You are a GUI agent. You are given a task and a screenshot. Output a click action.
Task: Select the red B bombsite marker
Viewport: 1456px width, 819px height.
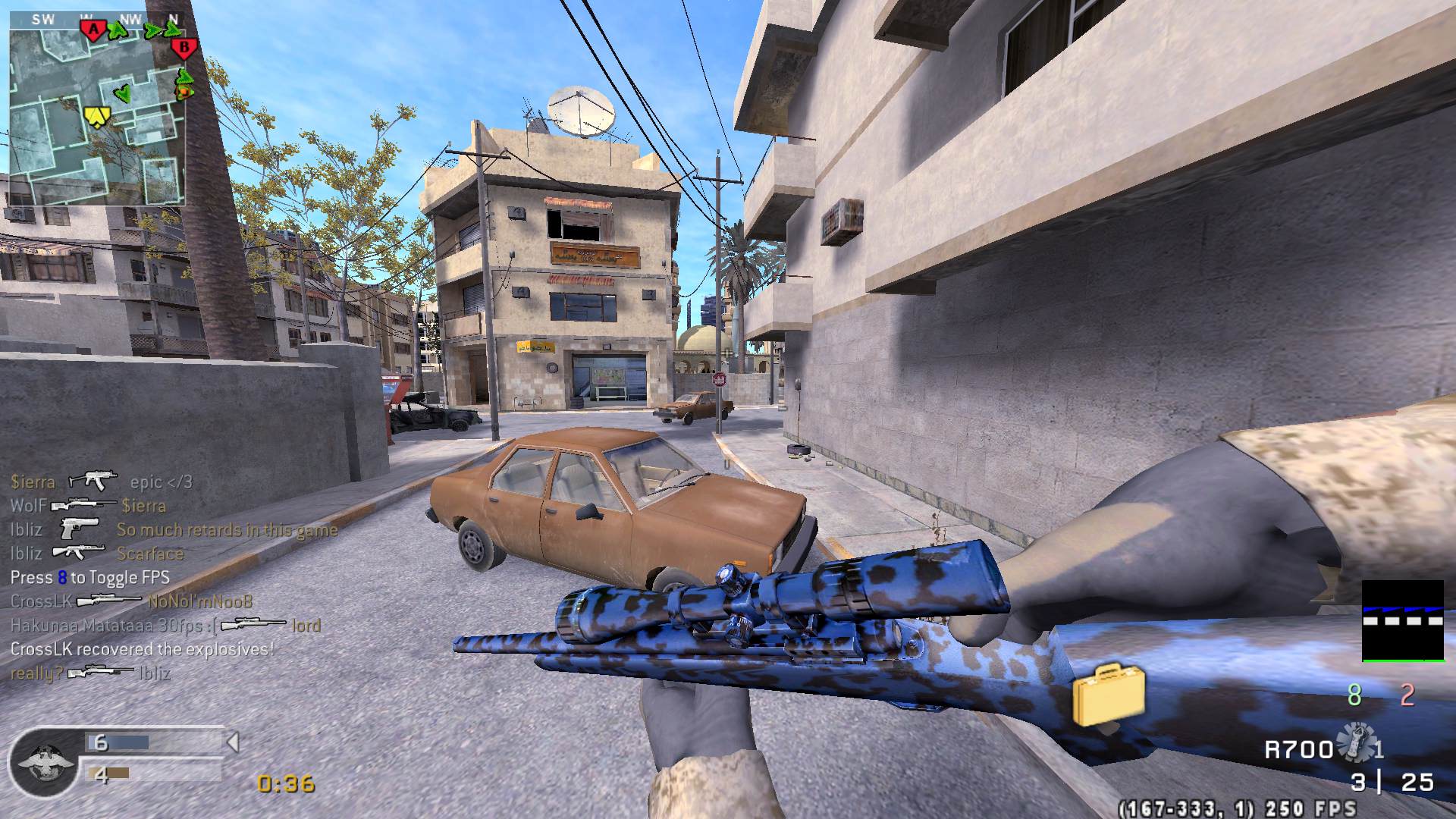[184, 49]
